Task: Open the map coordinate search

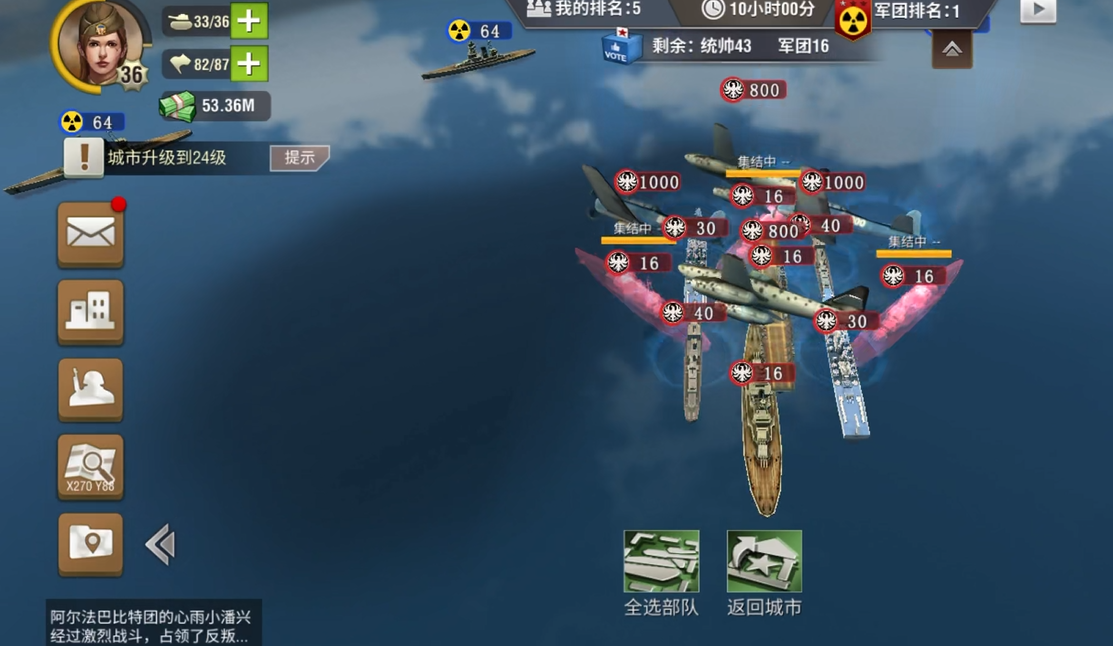Action: pos(90,467)
